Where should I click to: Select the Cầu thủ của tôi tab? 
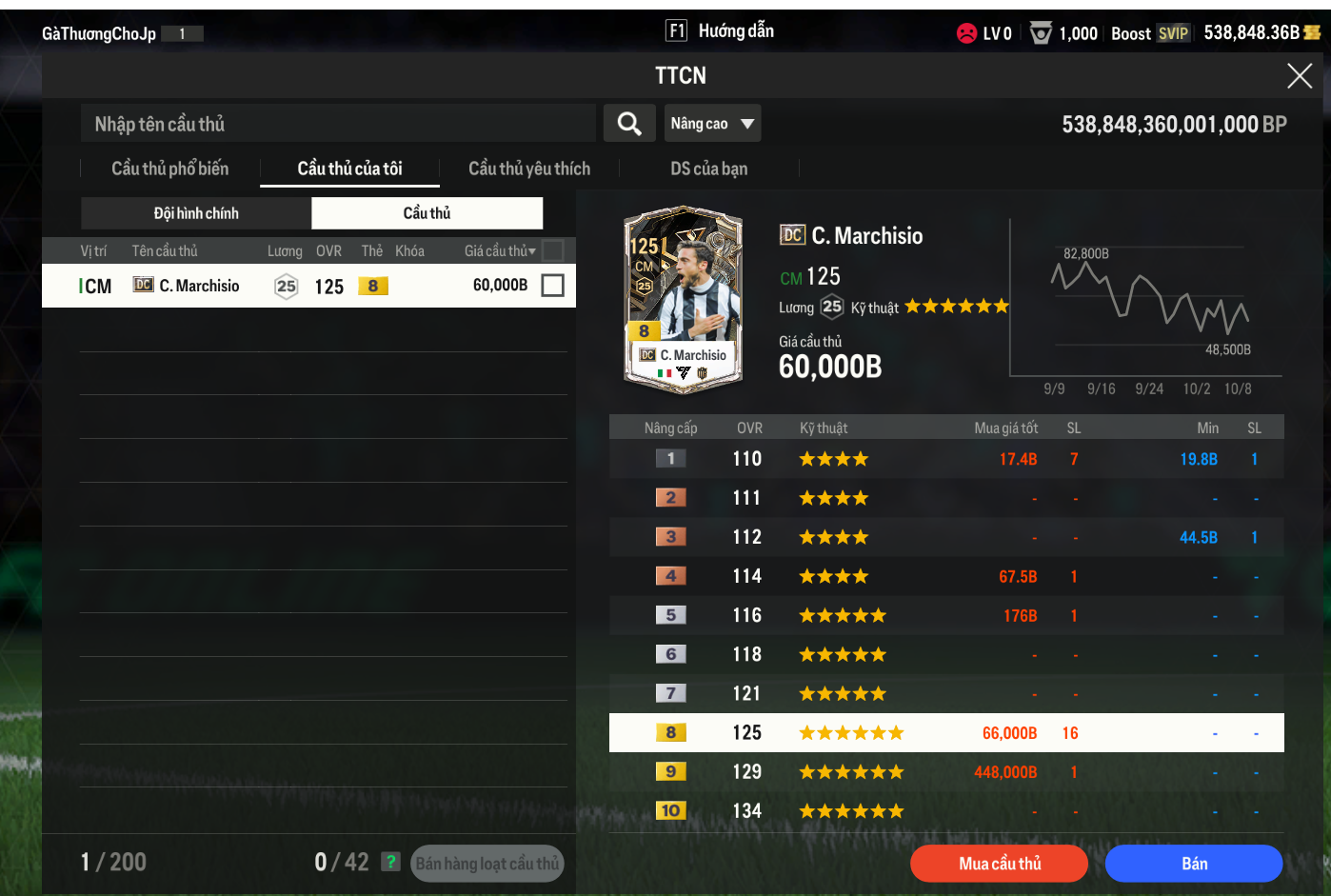[349, 169]
